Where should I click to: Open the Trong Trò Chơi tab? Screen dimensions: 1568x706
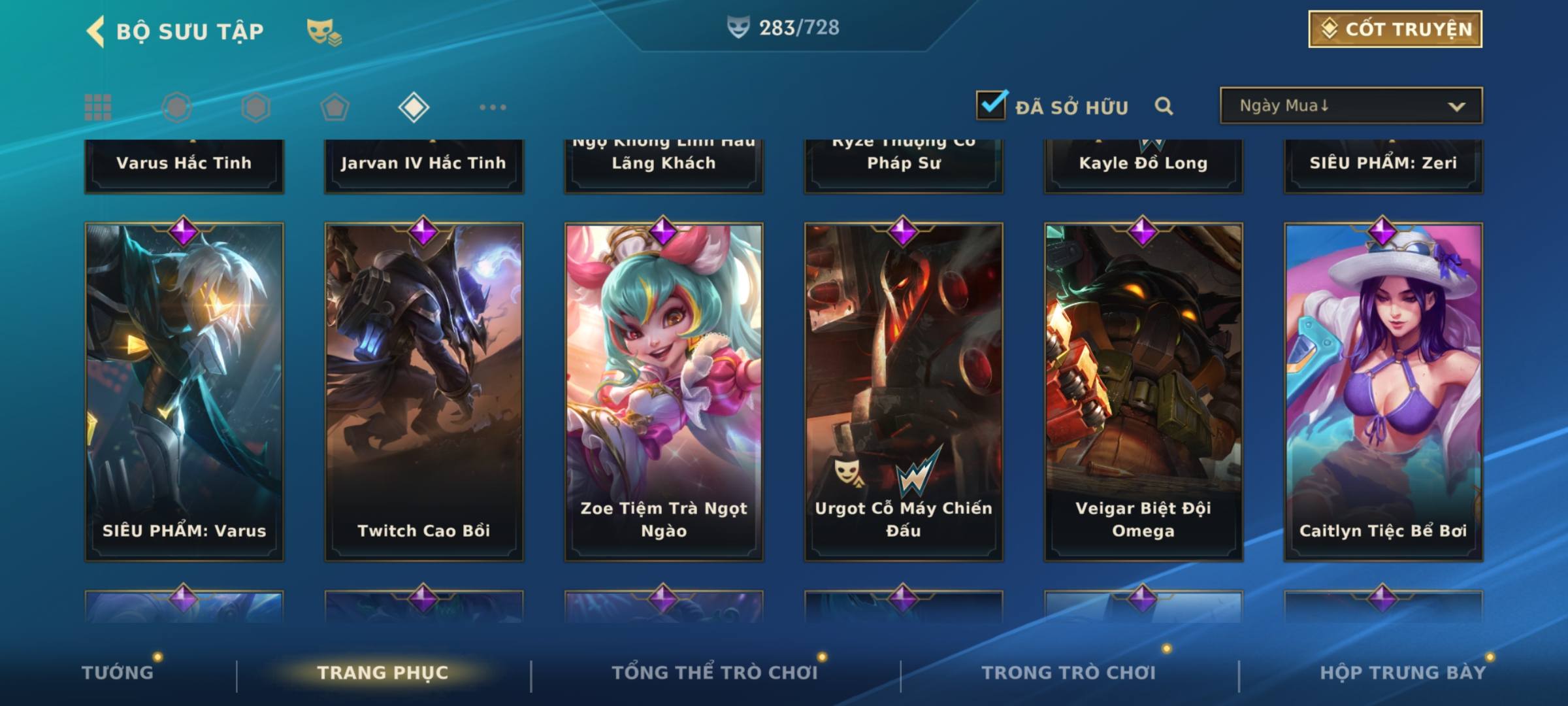click(1069, 673)
